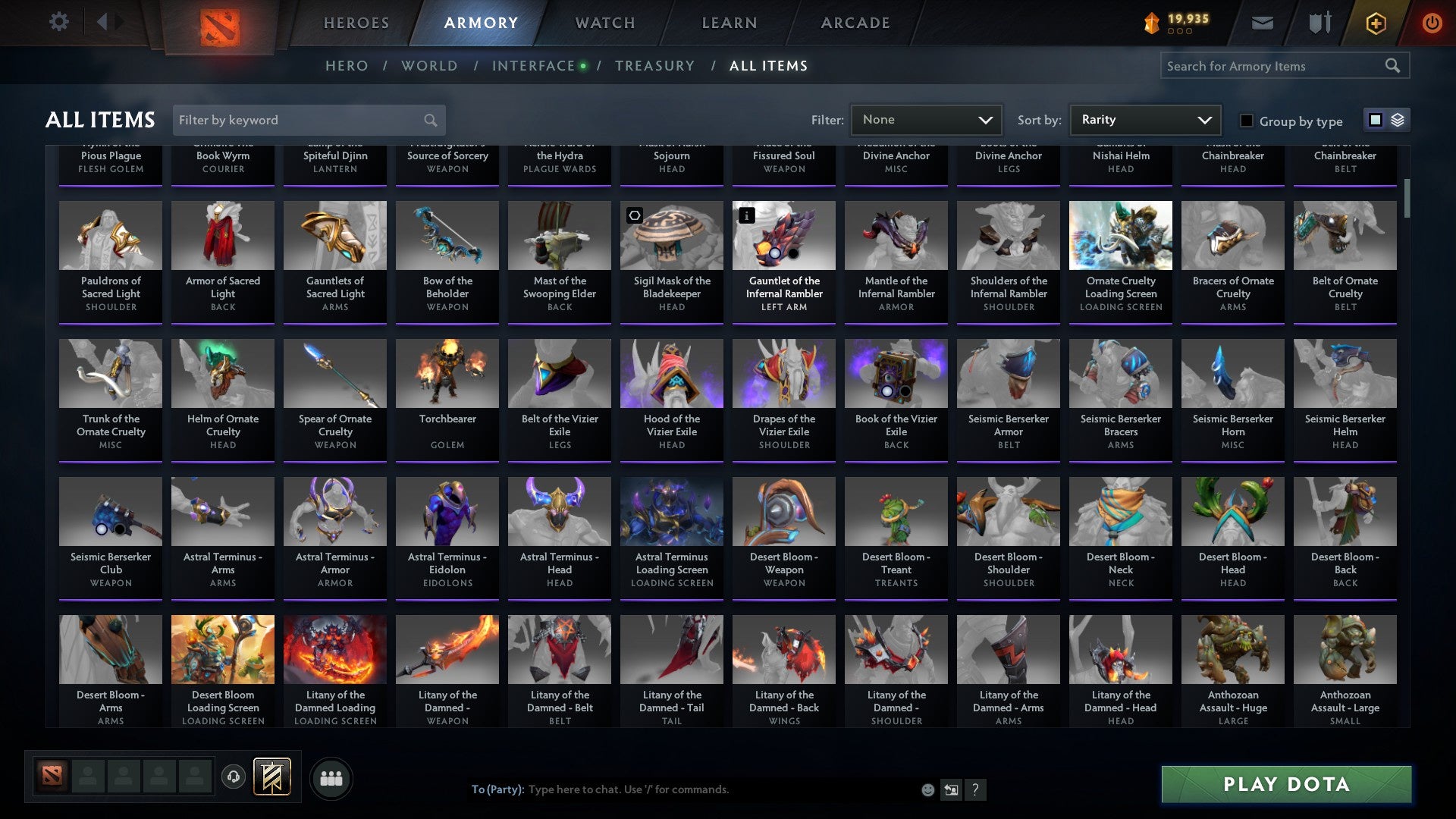Switch to single-item grid view toggle
Viewport: 1456px width, 819px height.
(x=1375, y=120)
